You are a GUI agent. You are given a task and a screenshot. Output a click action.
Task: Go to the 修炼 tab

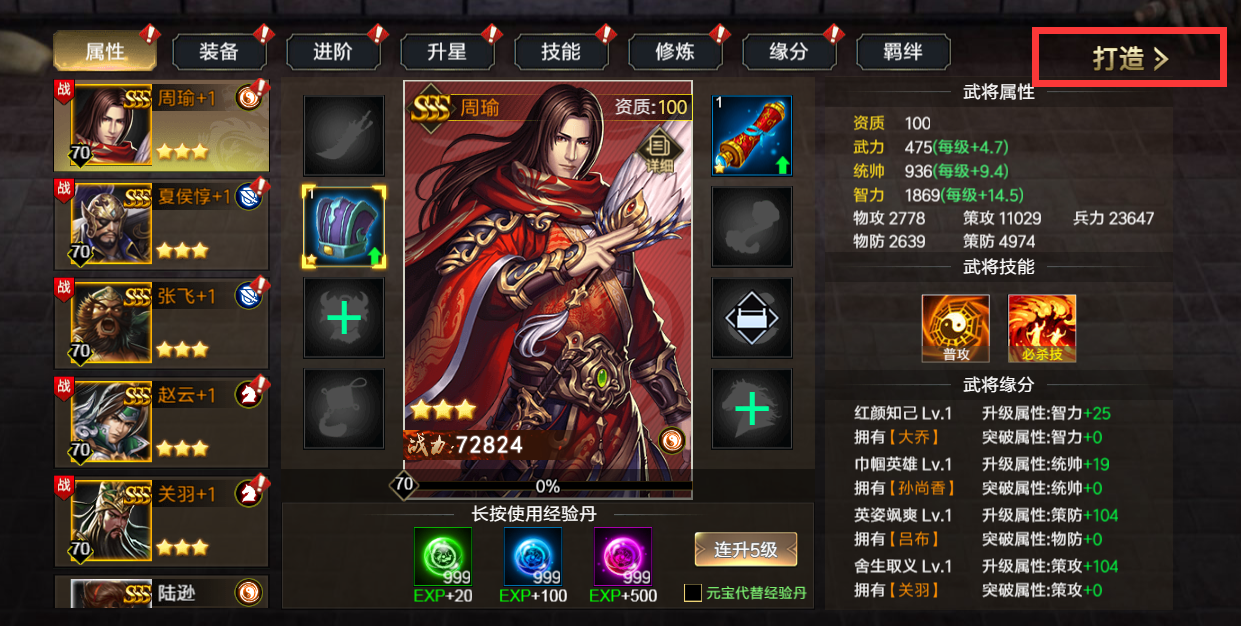tap(675, 52)
